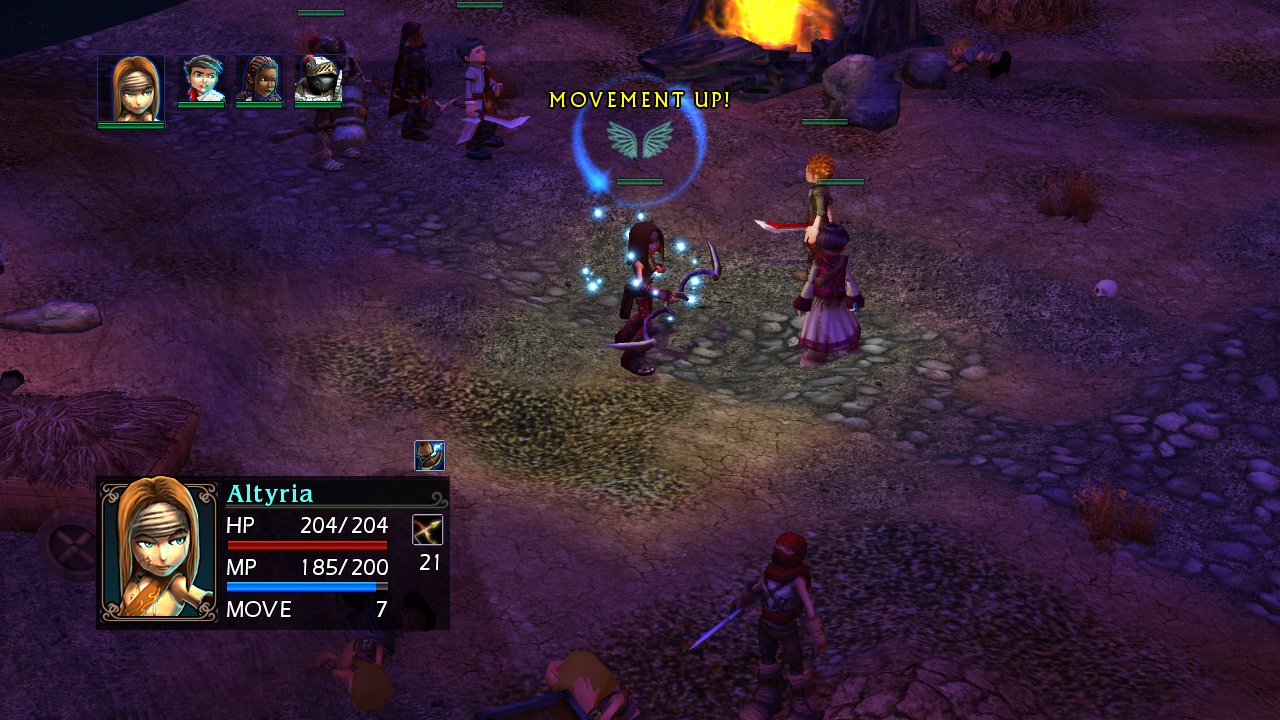This screenshot has width=1280, height=720.
Task: Toggle the health bar near the top-left campfire group
Action: tap(322, 12)
